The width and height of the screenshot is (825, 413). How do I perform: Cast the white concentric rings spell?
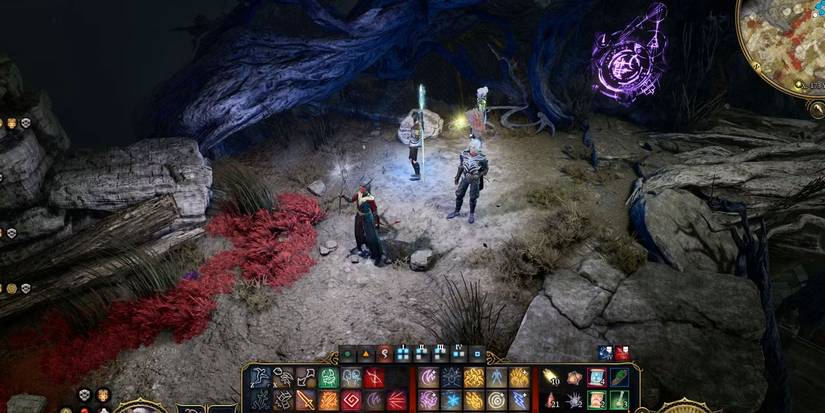(497, 400)
